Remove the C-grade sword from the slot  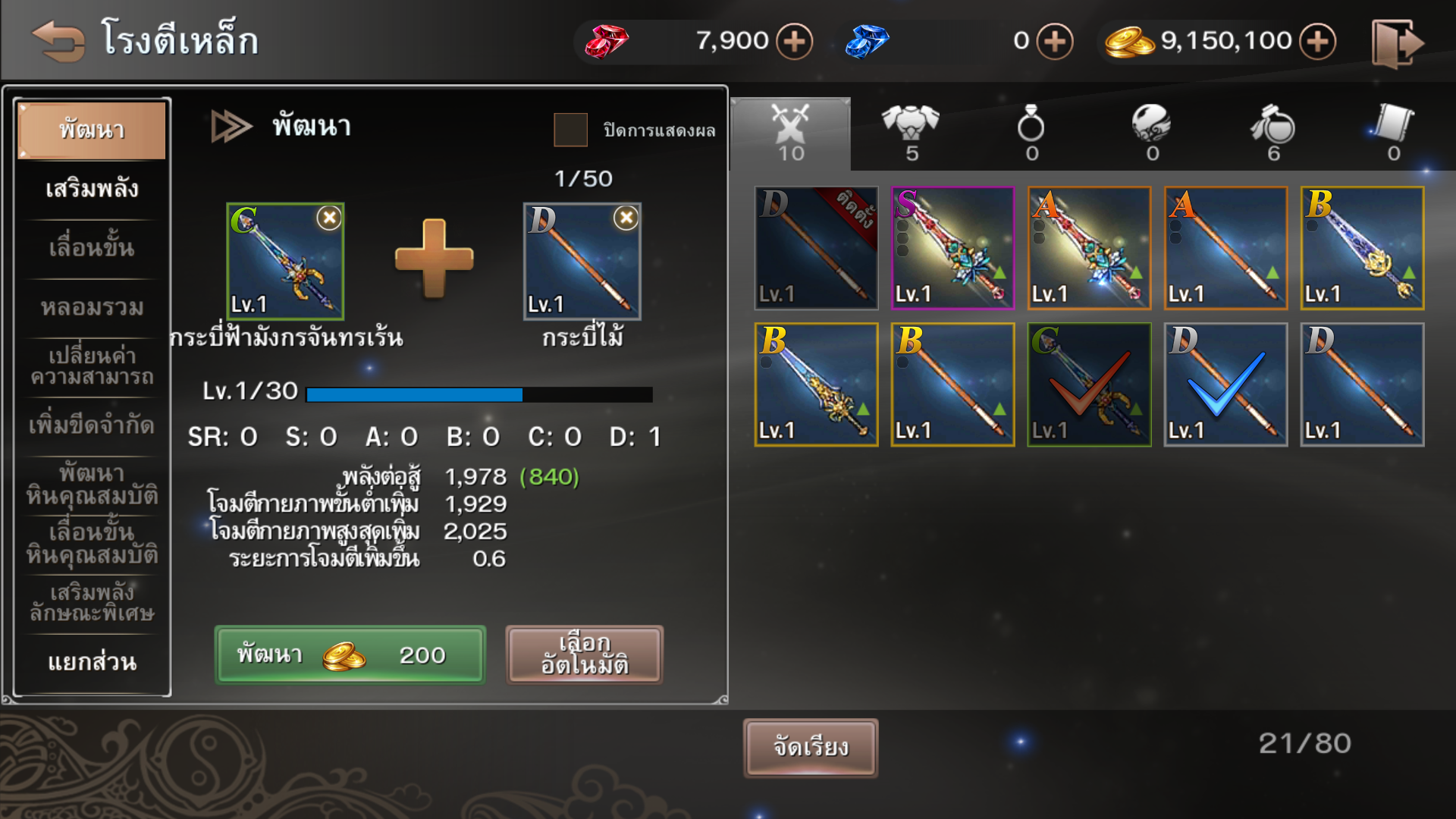coord(329,218)
